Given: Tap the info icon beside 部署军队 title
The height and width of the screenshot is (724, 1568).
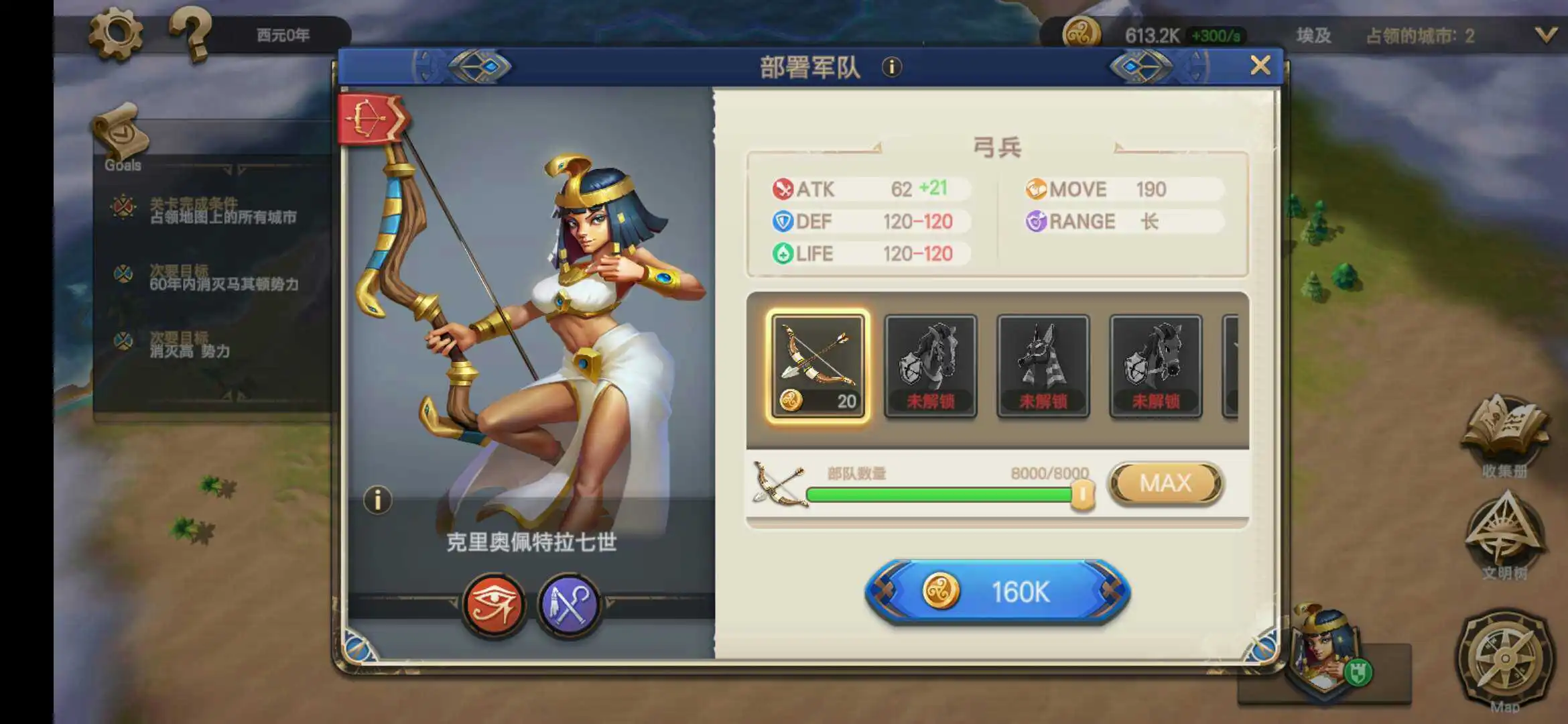Looking at the screenshot, I should pos(893,67).
